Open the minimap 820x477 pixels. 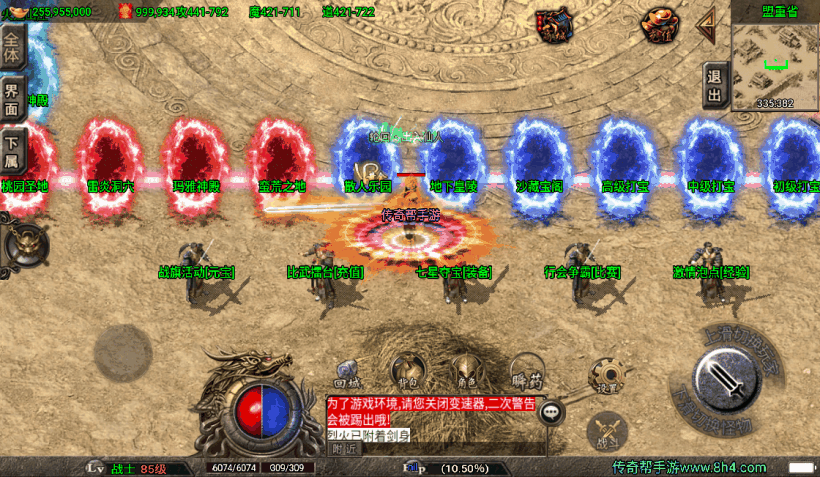click(775, 60)
